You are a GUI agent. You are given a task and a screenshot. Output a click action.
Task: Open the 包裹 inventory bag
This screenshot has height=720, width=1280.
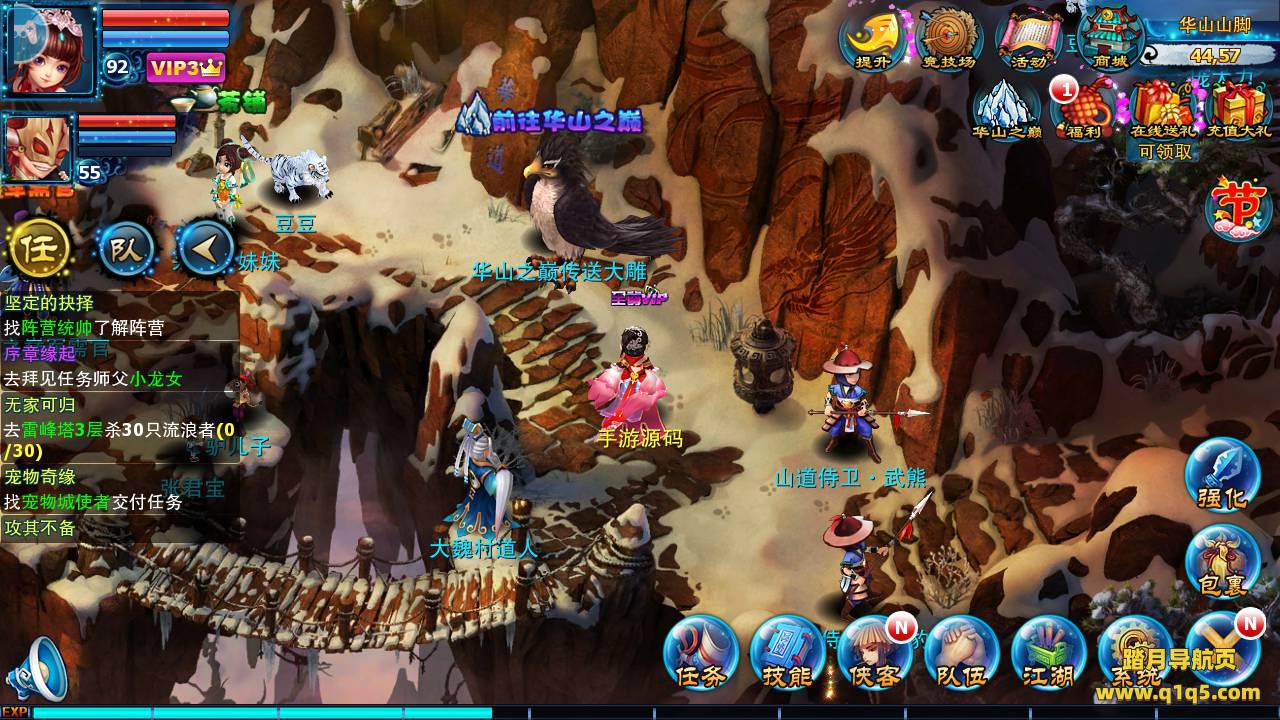pyautogui.click(x=1222, y=562)
